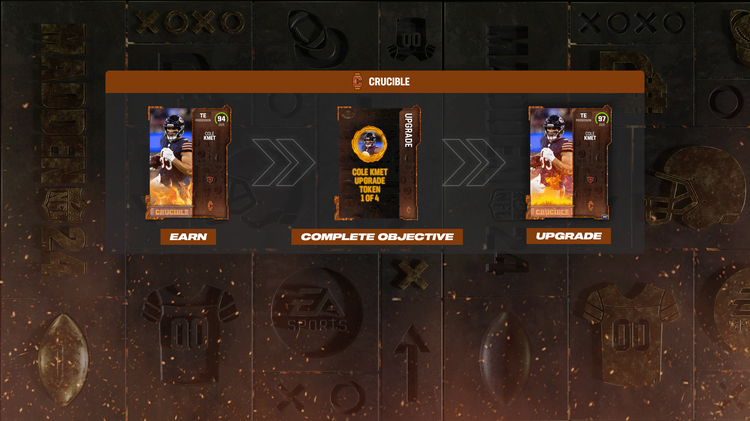The width and height of the screenshot is (750, 421).
Task: Open the Cole Kmet upgrade token card
Action: coord(379,162)
